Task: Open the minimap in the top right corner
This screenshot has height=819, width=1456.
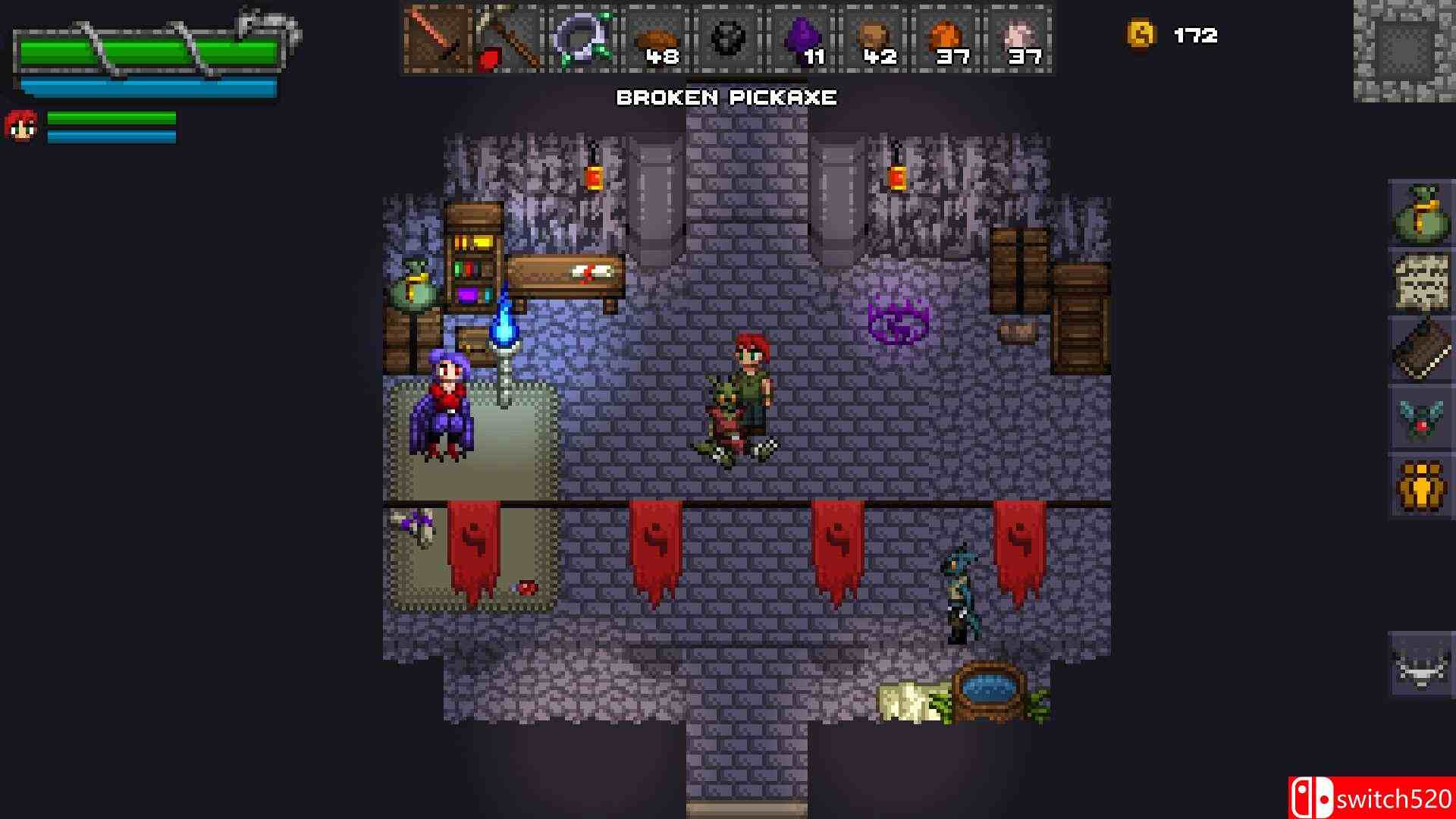Action: [x=1407, y=49]
